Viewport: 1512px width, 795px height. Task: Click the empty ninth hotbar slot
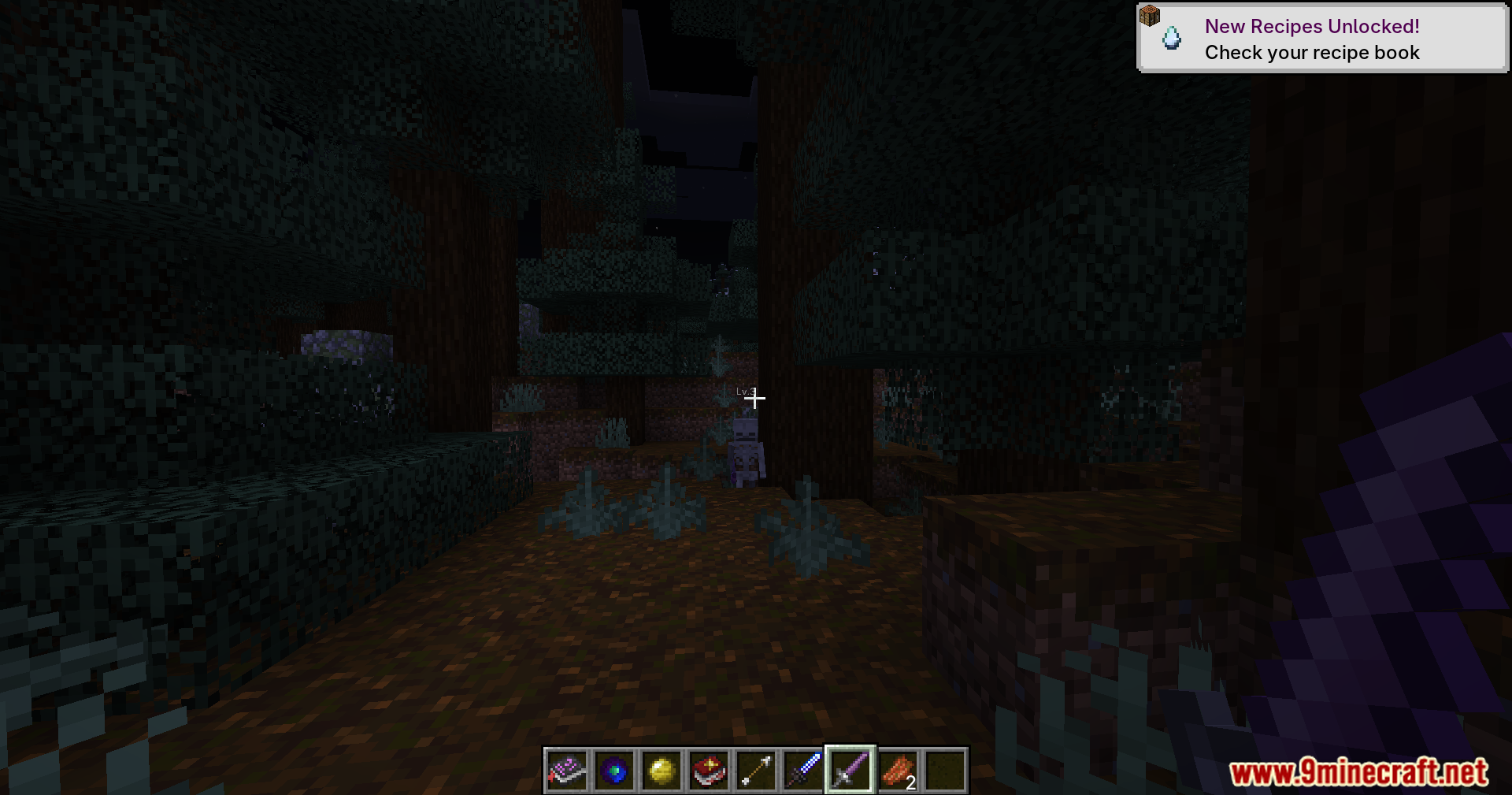click(945, 771)
